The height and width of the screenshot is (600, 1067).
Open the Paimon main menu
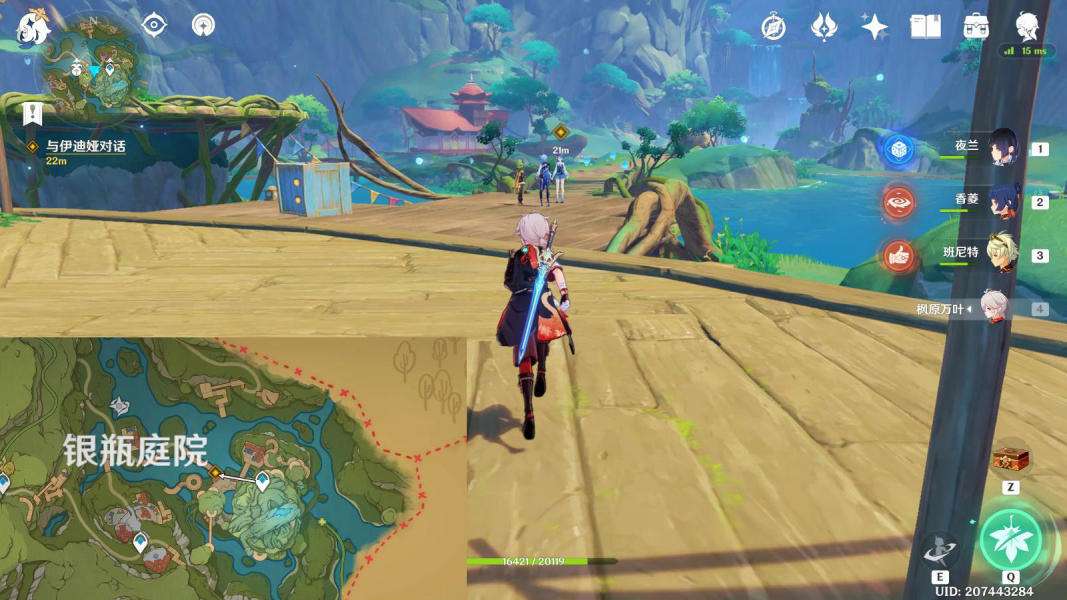[x=32, y=27]
